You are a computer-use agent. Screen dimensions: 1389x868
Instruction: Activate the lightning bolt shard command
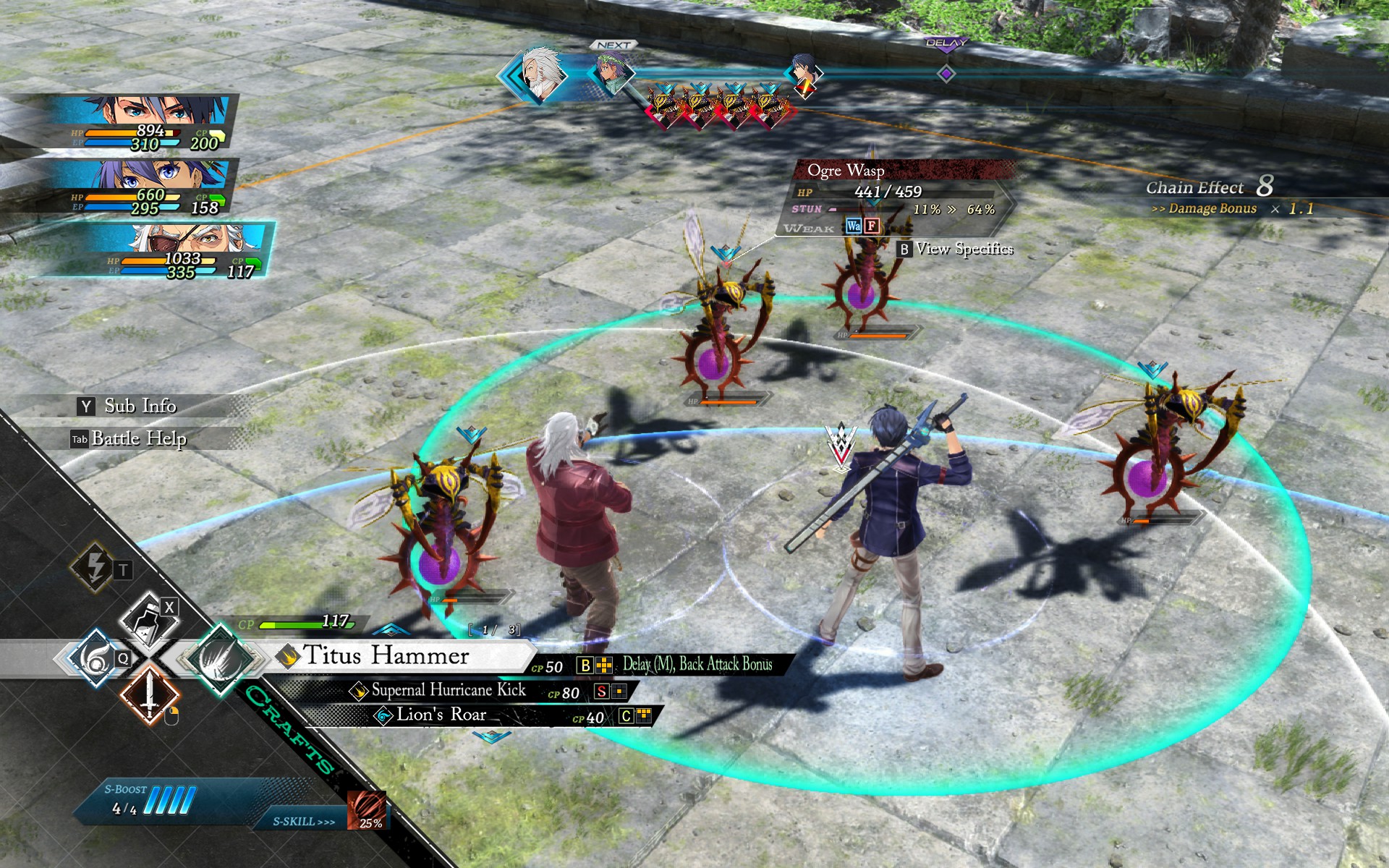point(95,567)
